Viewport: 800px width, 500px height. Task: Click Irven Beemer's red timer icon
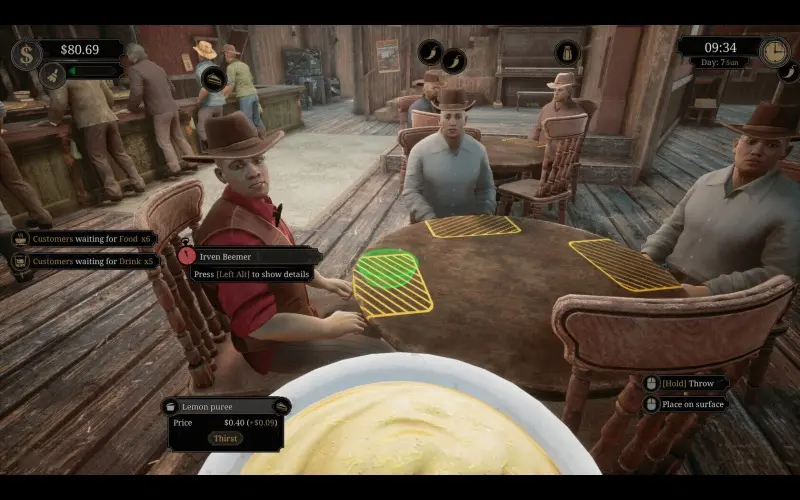pyautogui.click(x=187, y=256)
